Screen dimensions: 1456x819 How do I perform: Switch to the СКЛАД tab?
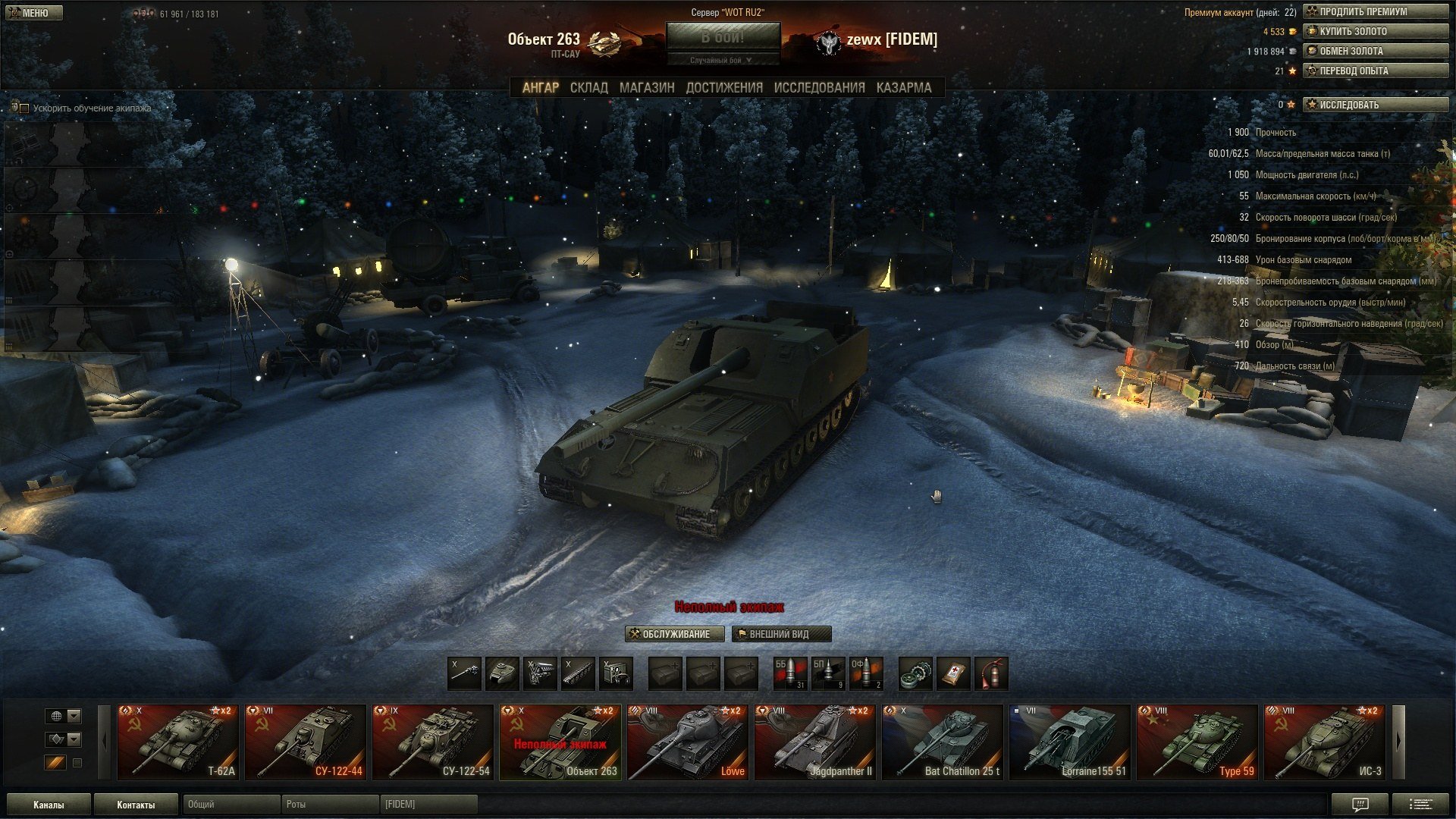click(588, 88)
